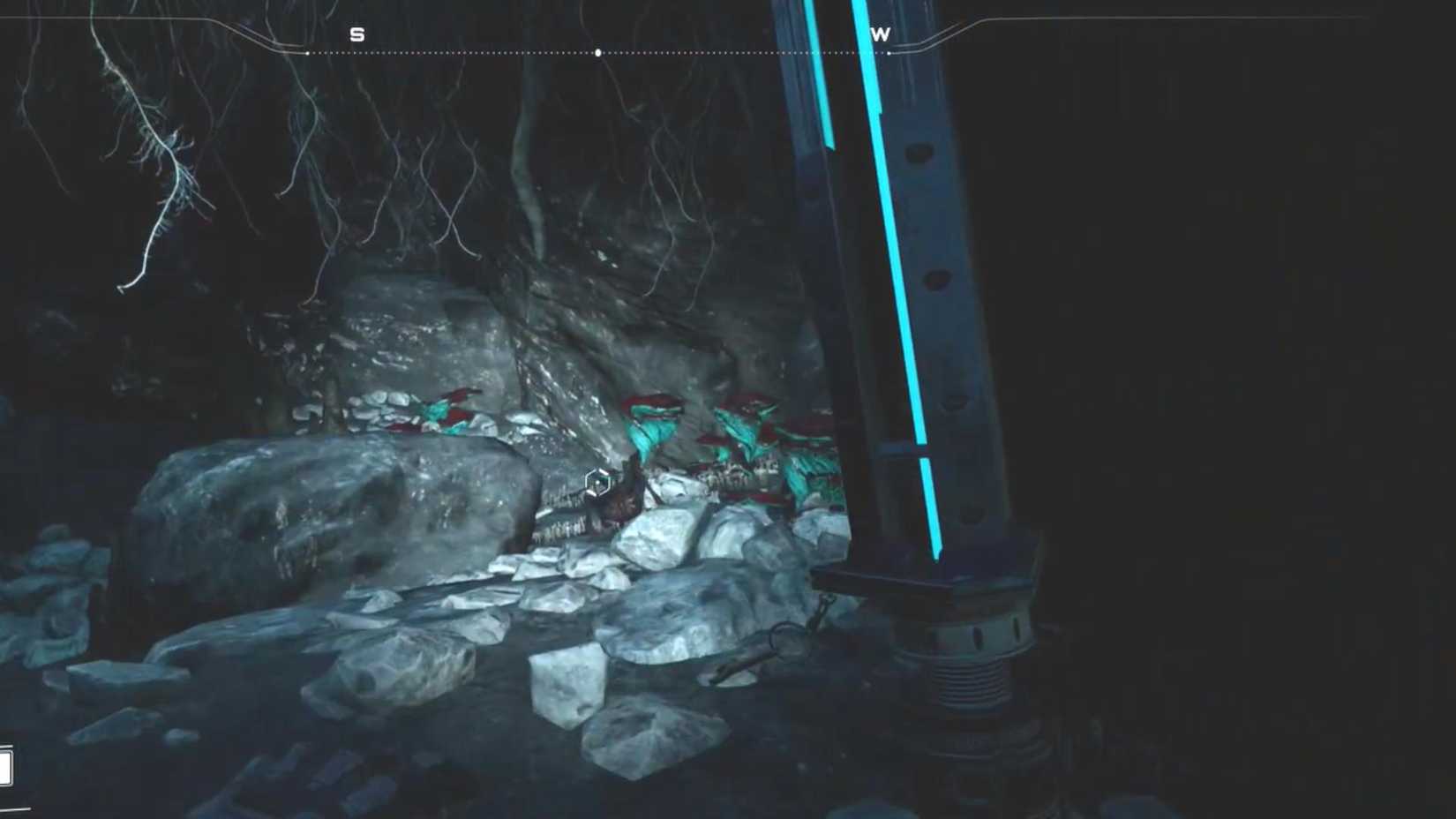Click the right endpoint dot on compass line
The width and height of the screenshot is (1456, 819).
[887, 53]
